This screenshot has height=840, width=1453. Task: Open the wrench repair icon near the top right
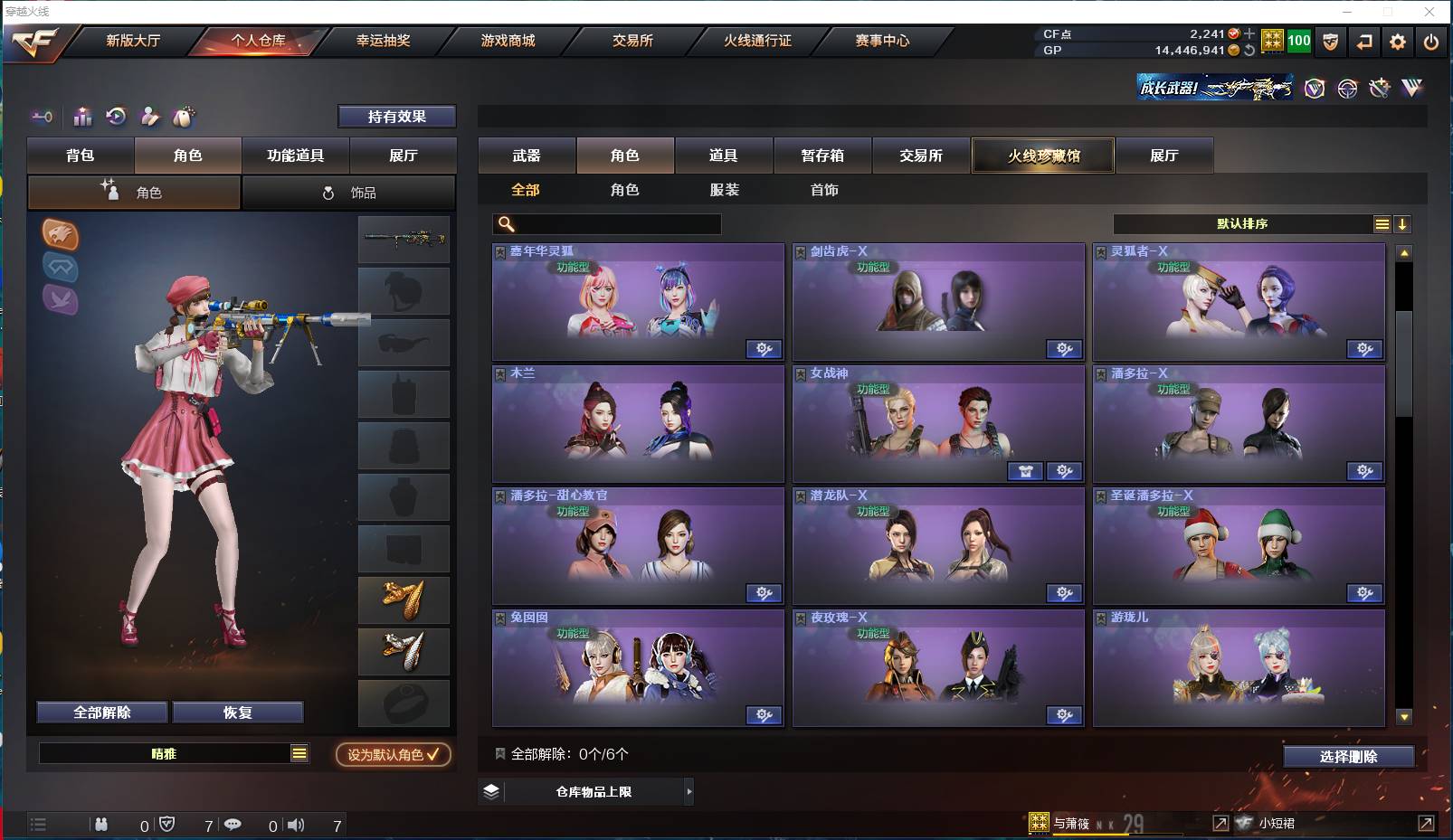(1380, 89)
